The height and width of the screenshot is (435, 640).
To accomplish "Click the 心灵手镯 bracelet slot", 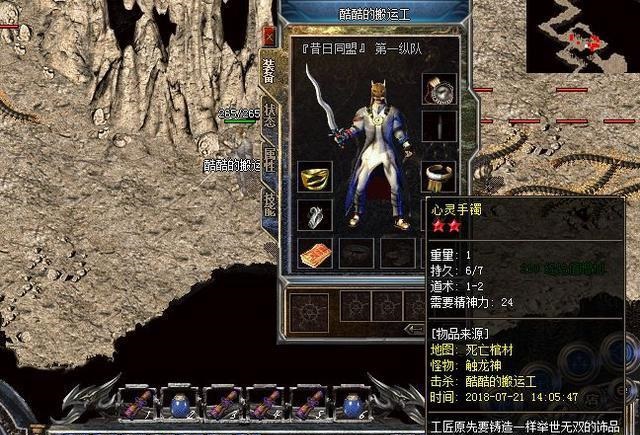I will 438,176.
